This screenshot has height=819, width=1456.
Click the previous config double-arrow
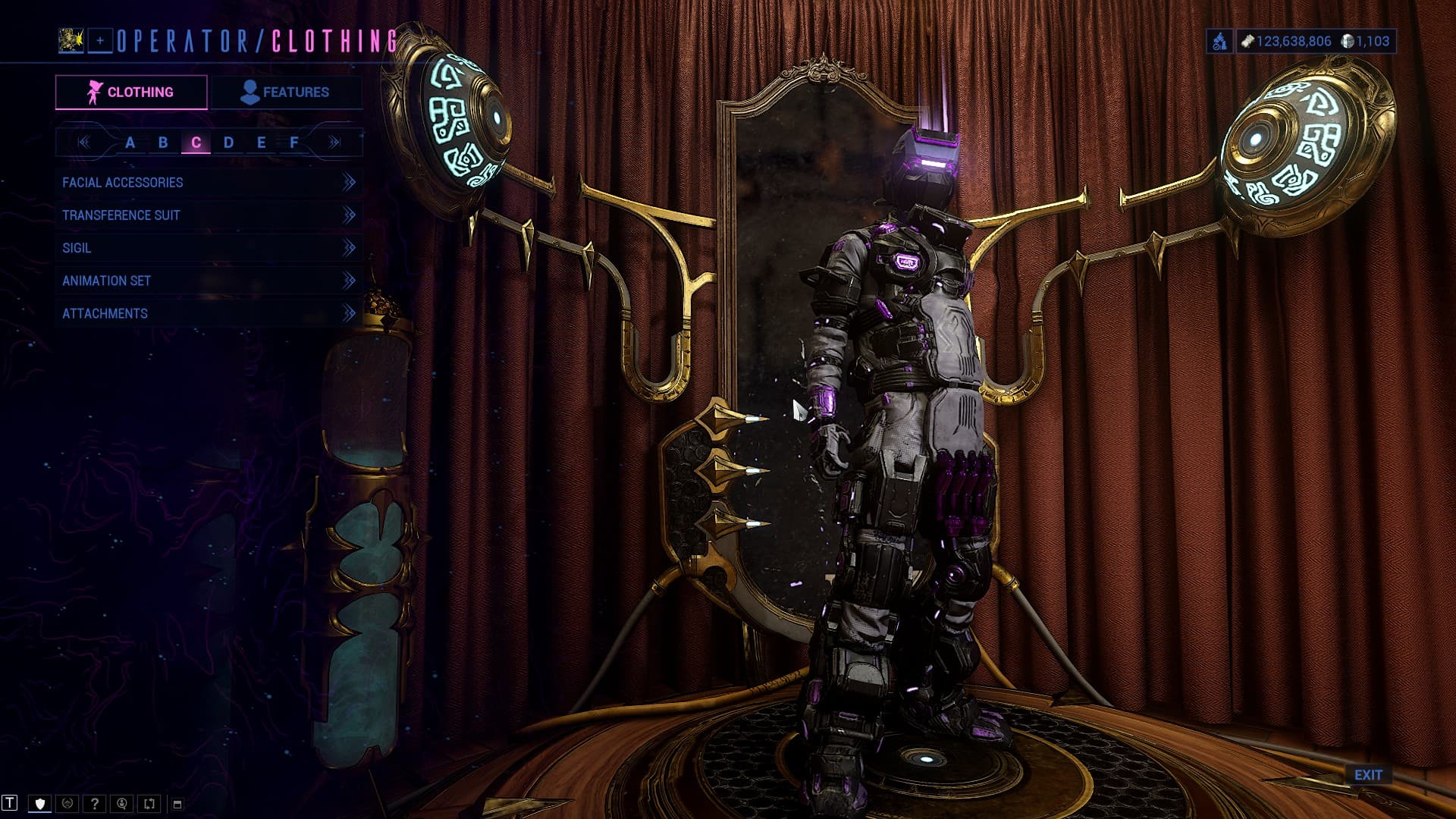83,143
